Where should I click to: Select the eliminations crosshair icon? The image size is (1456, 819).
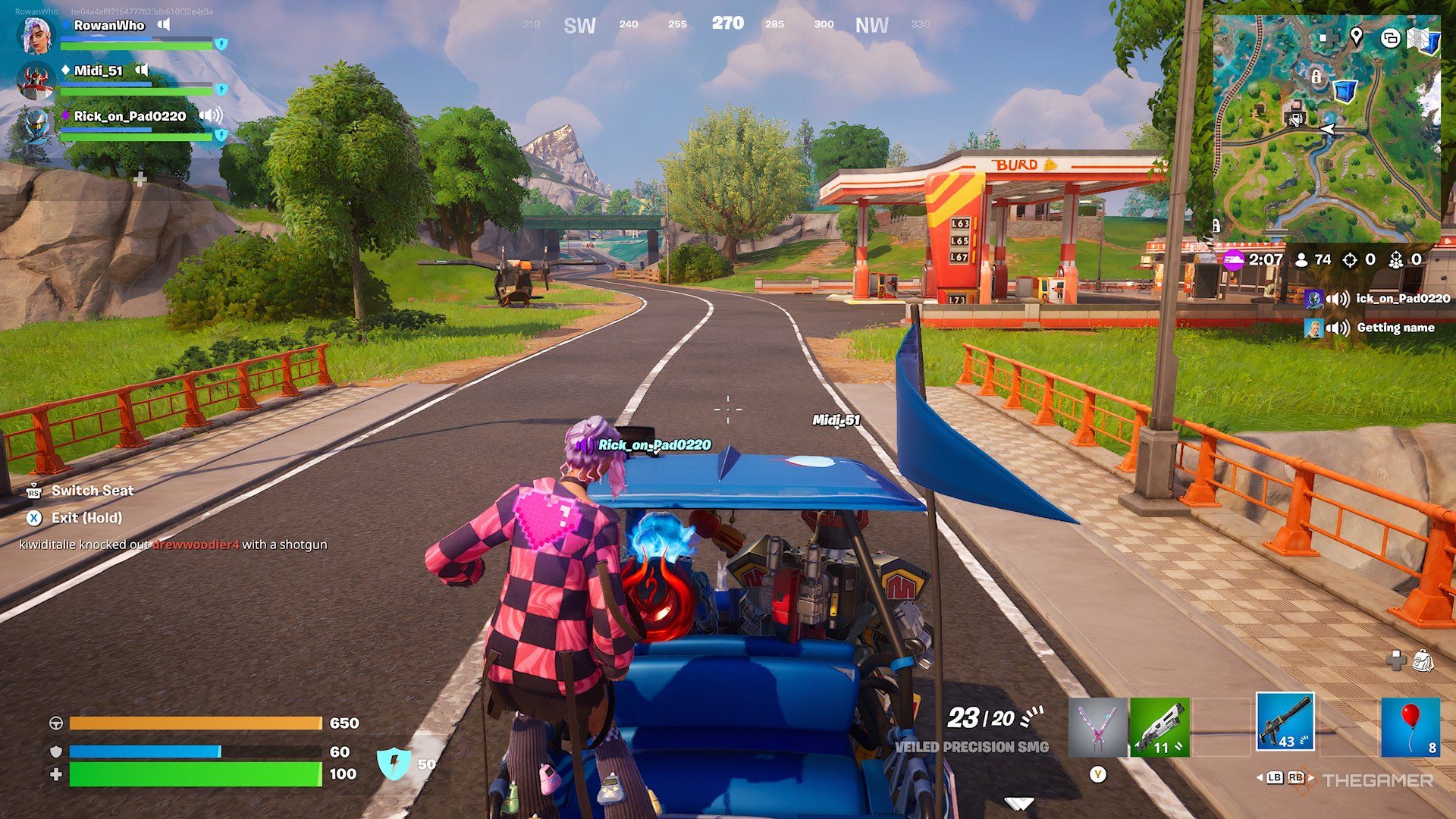1348,259
